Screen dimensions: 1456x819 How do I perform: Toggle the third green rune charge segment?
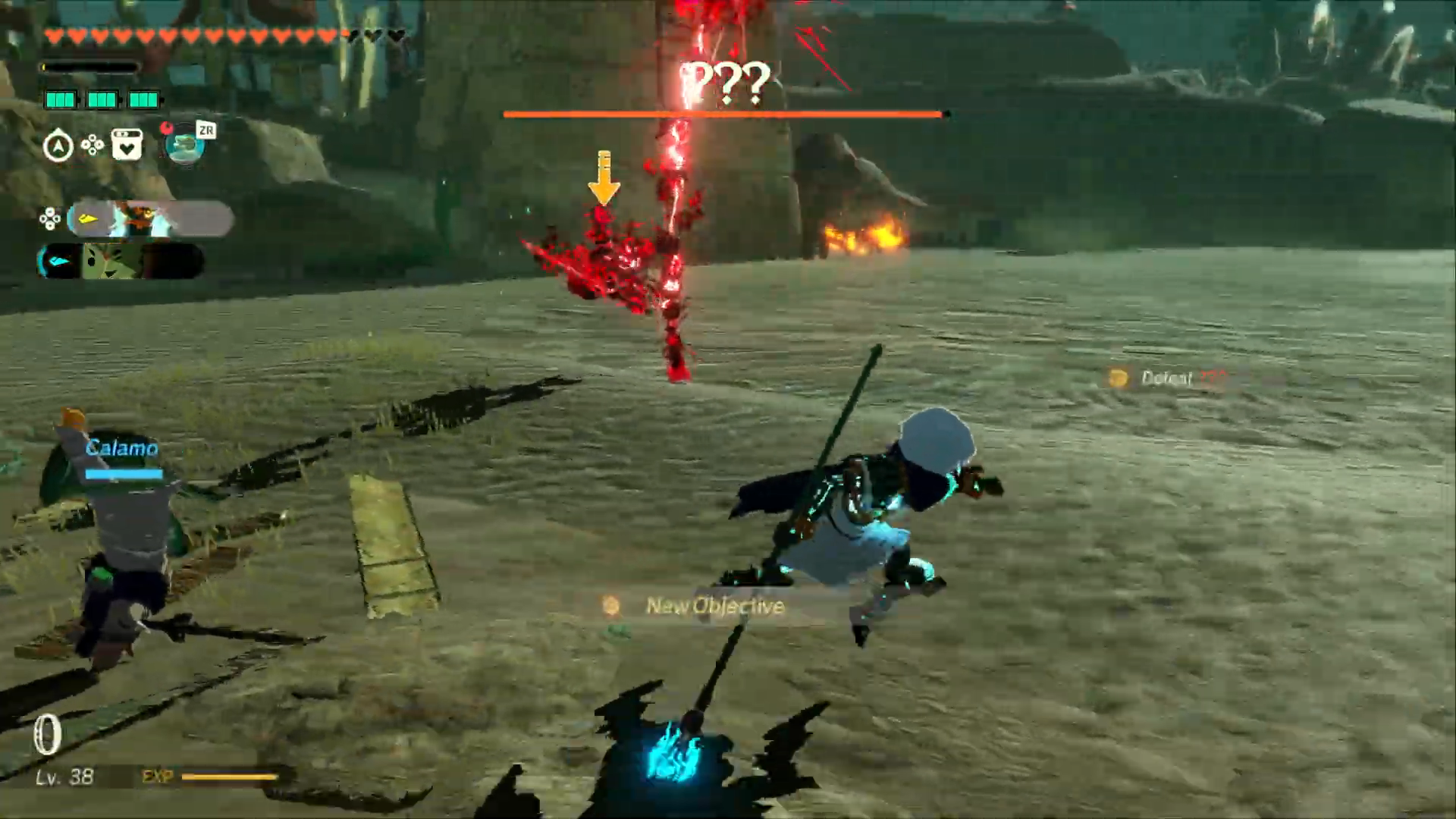[x=145, y=99]
